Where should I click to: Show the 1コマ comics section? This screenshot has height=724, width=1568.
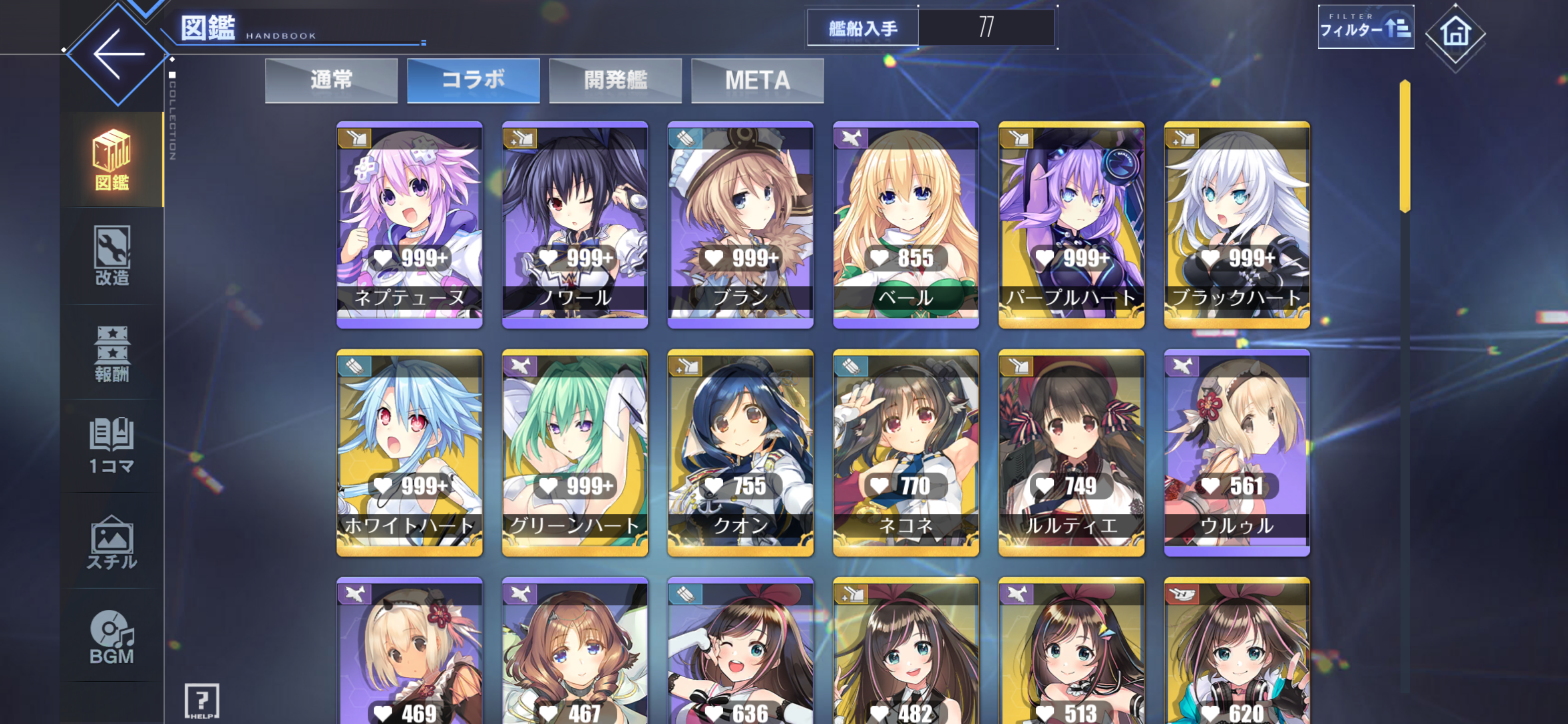[x=112, y=446]
